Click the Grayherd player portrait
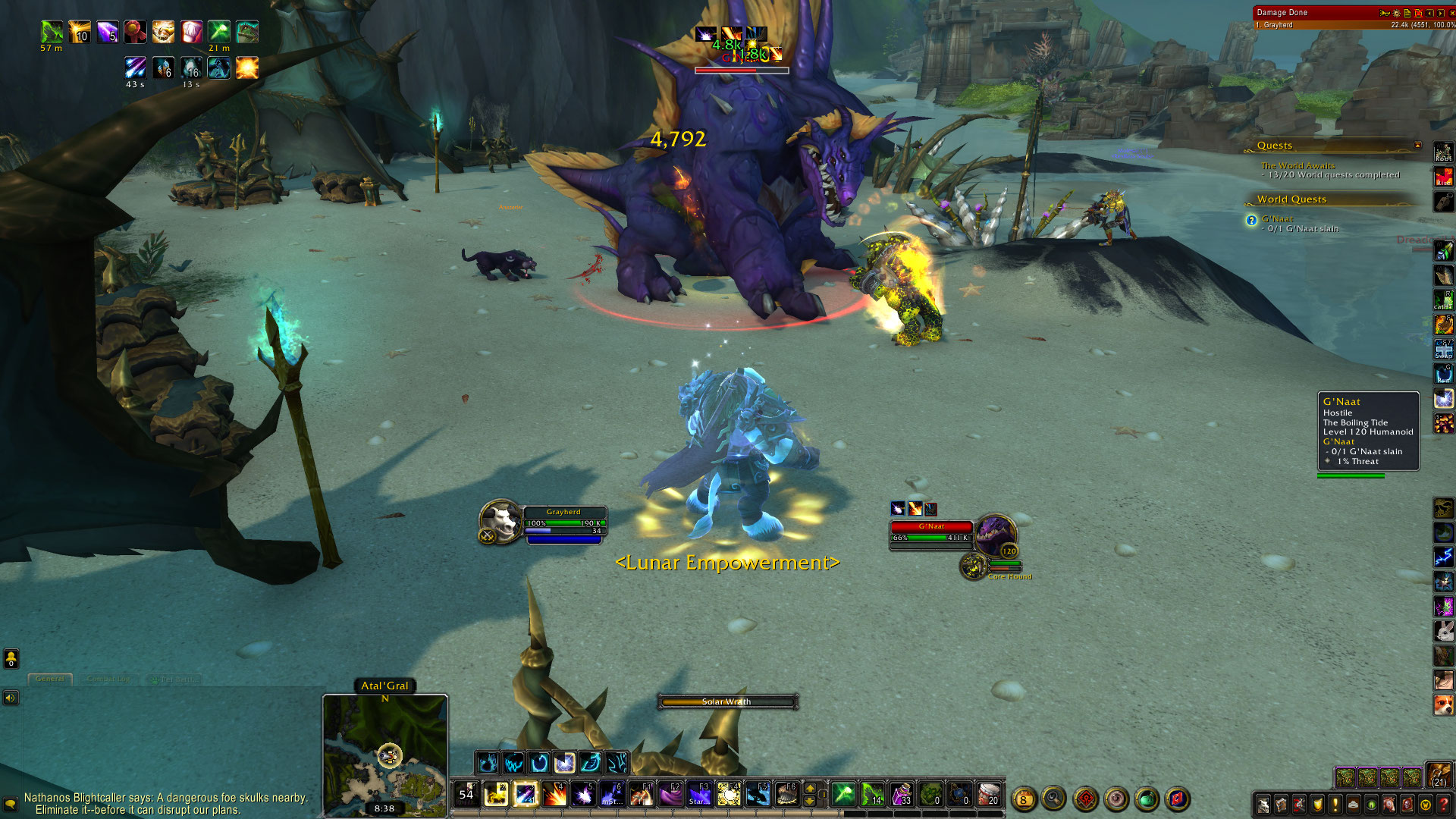The height and width of the screenshot is (819, 1456). pos(500,520)
